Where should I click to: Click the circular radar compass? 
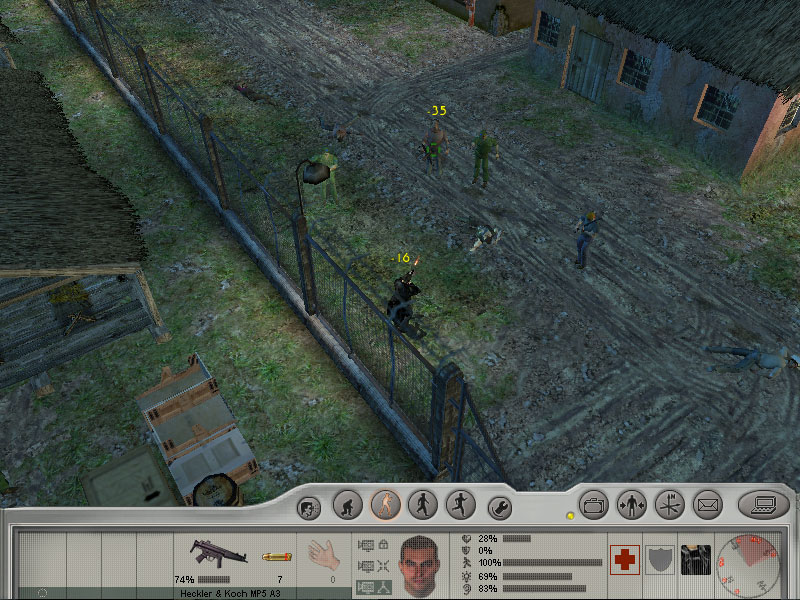754,562
